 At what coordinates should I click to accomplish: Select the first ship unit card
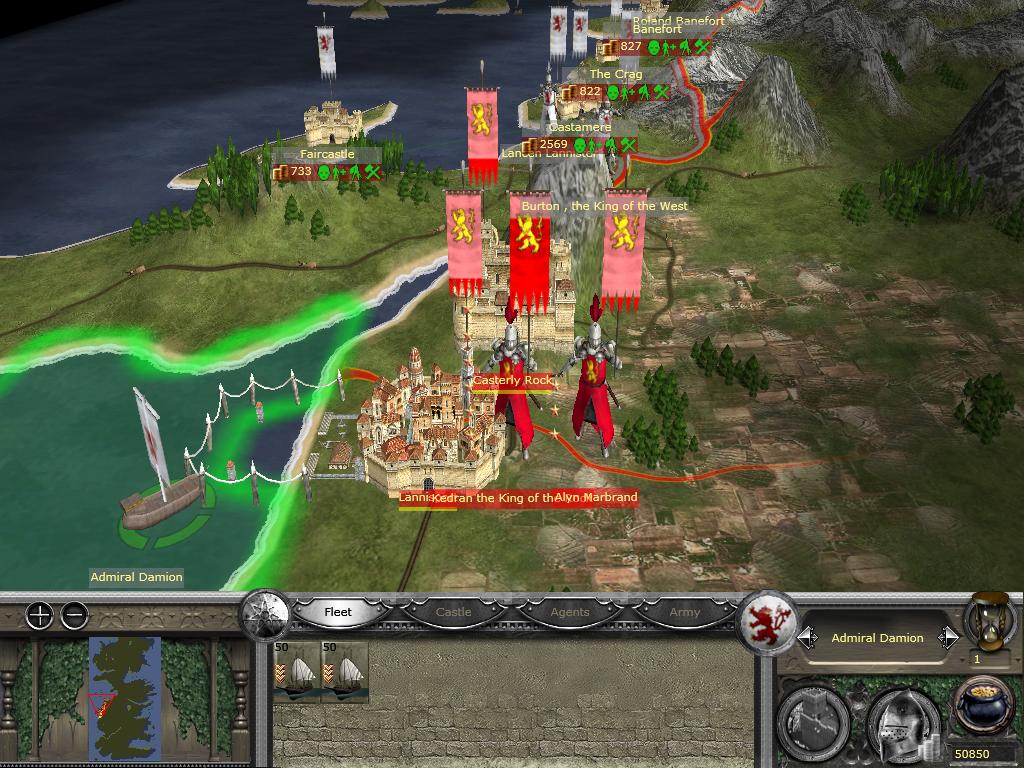[295, 672]
